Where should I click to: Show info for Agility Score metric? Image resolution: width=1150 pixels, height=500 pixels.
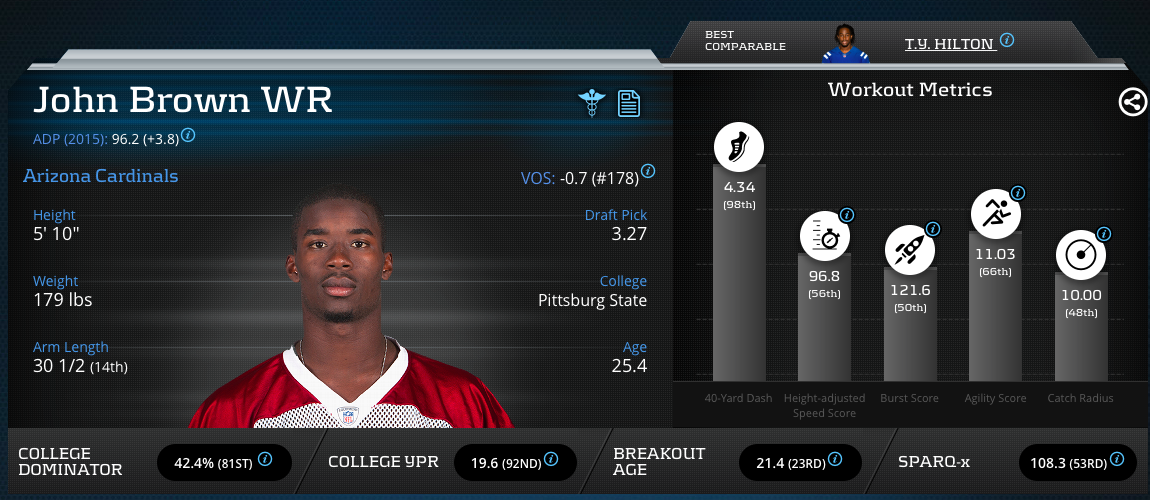1018,192
